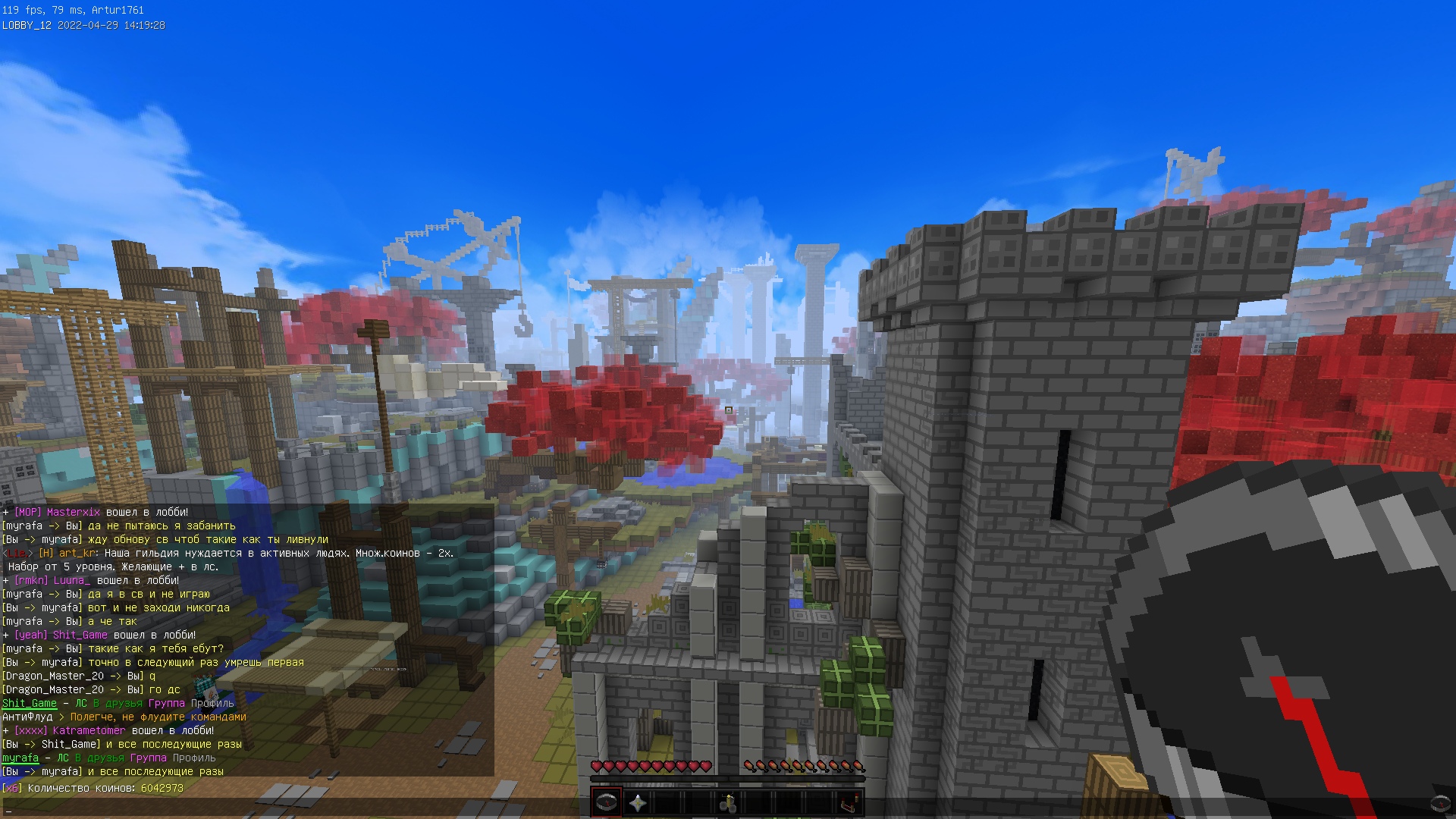
Task: Click the [yeah] tag before Shit_Game's lobby join
Action: [30, 635]
